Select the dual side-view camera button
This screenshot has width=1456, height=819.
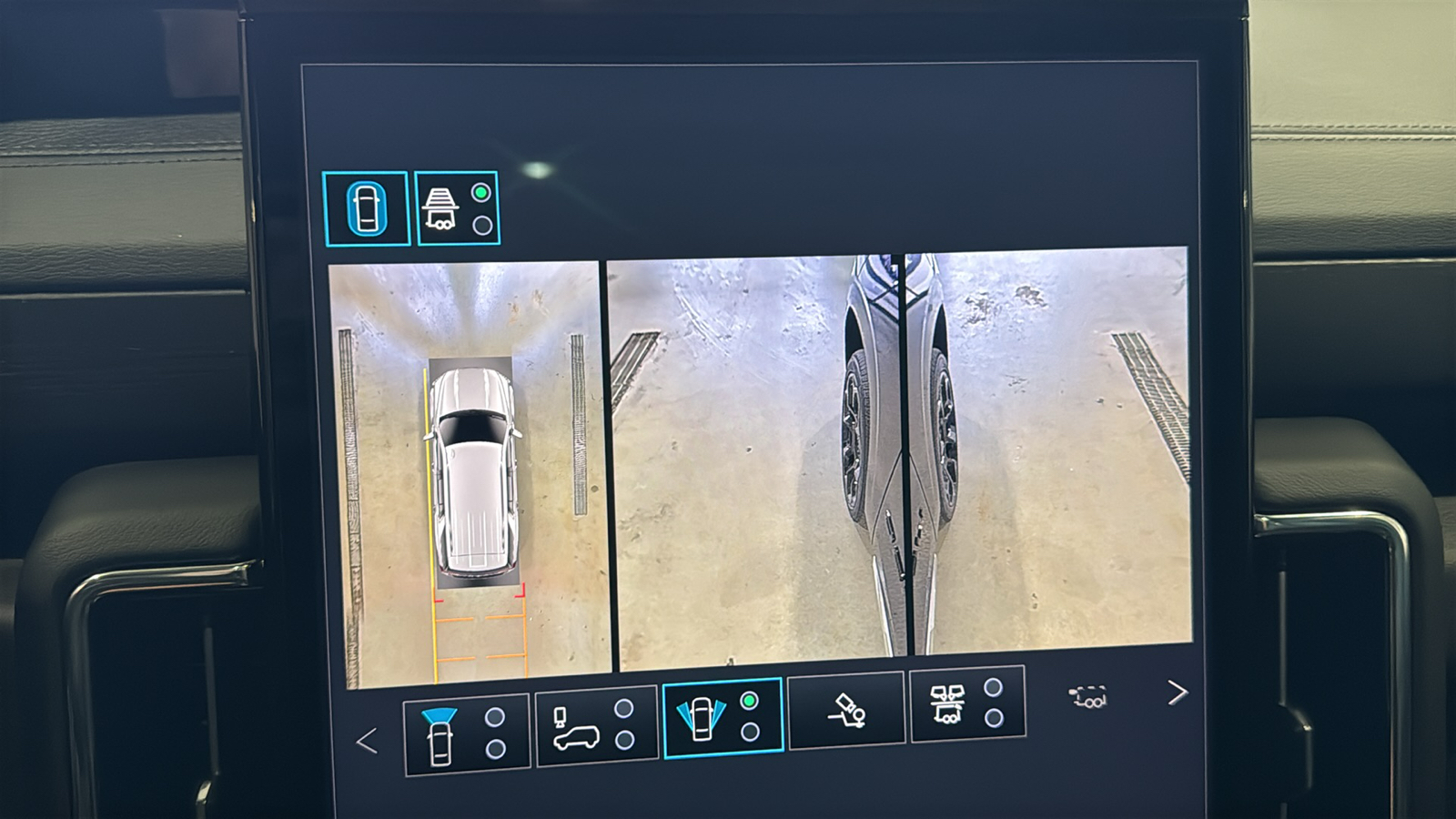click(x=723, y=719)
